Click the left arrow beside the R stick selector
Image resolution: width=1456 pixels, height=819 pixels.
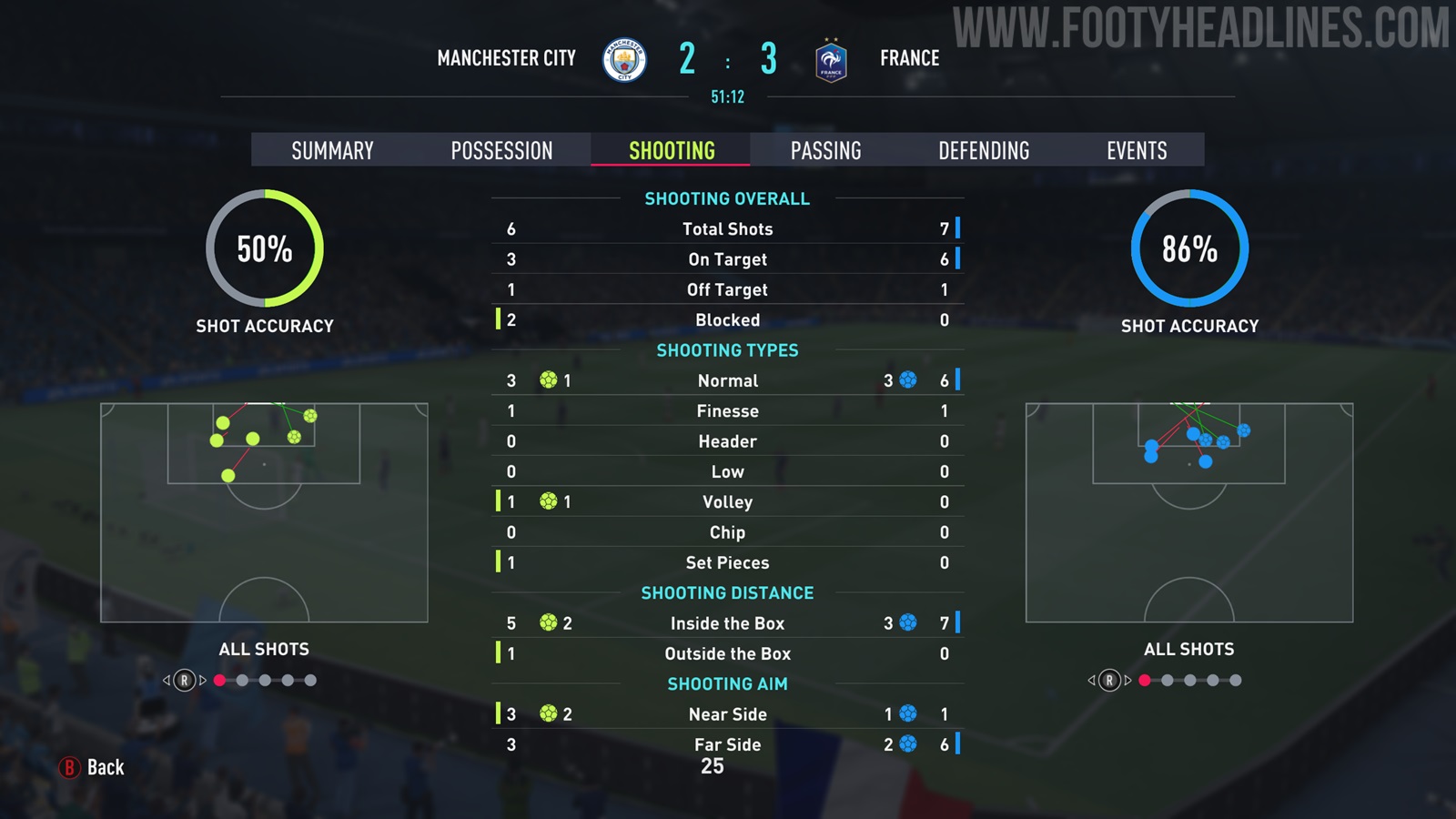pyautogui.click(x=168, y=679)
